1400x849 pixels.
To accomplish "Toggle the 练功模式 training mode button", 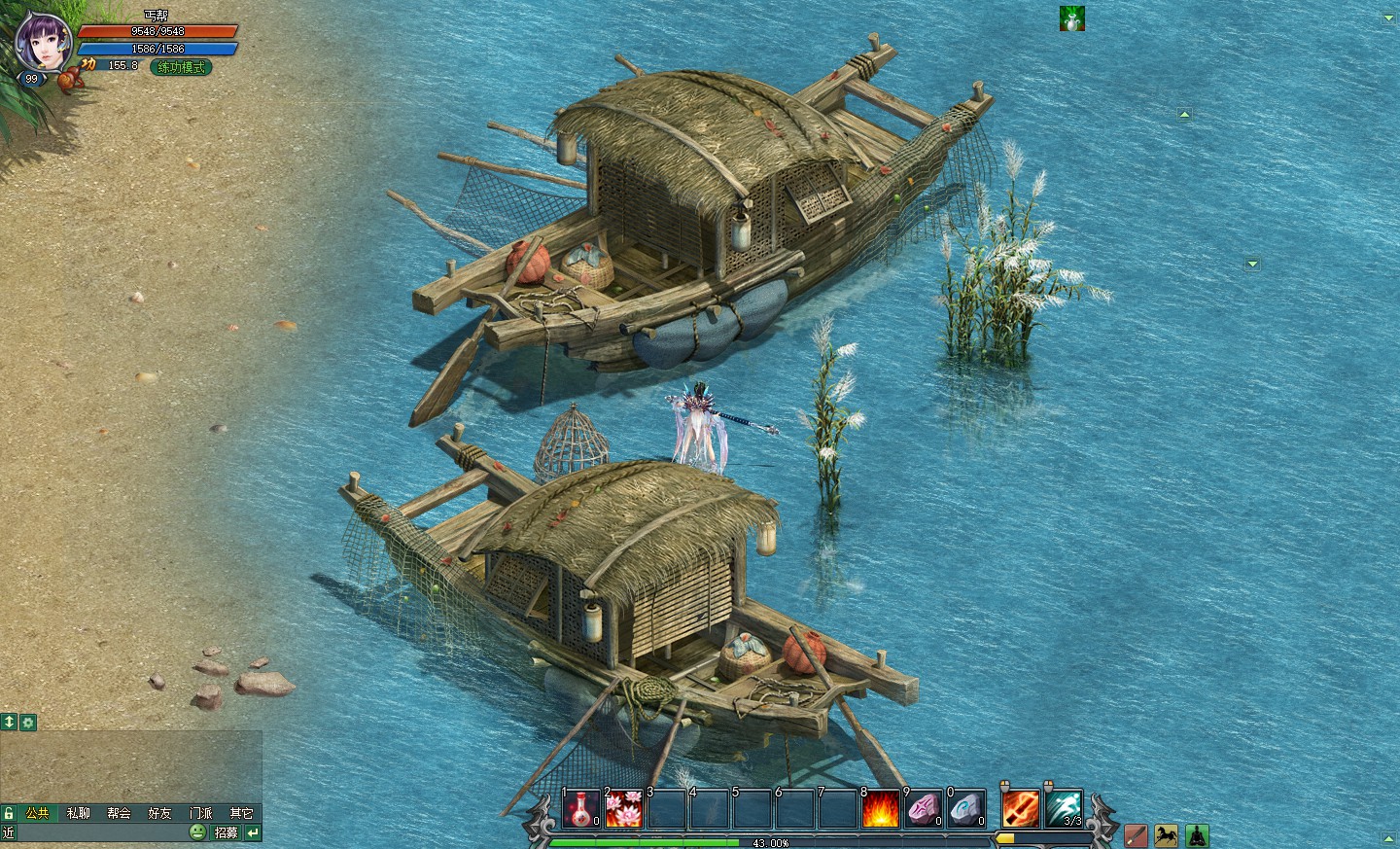I will coord(181,67).
